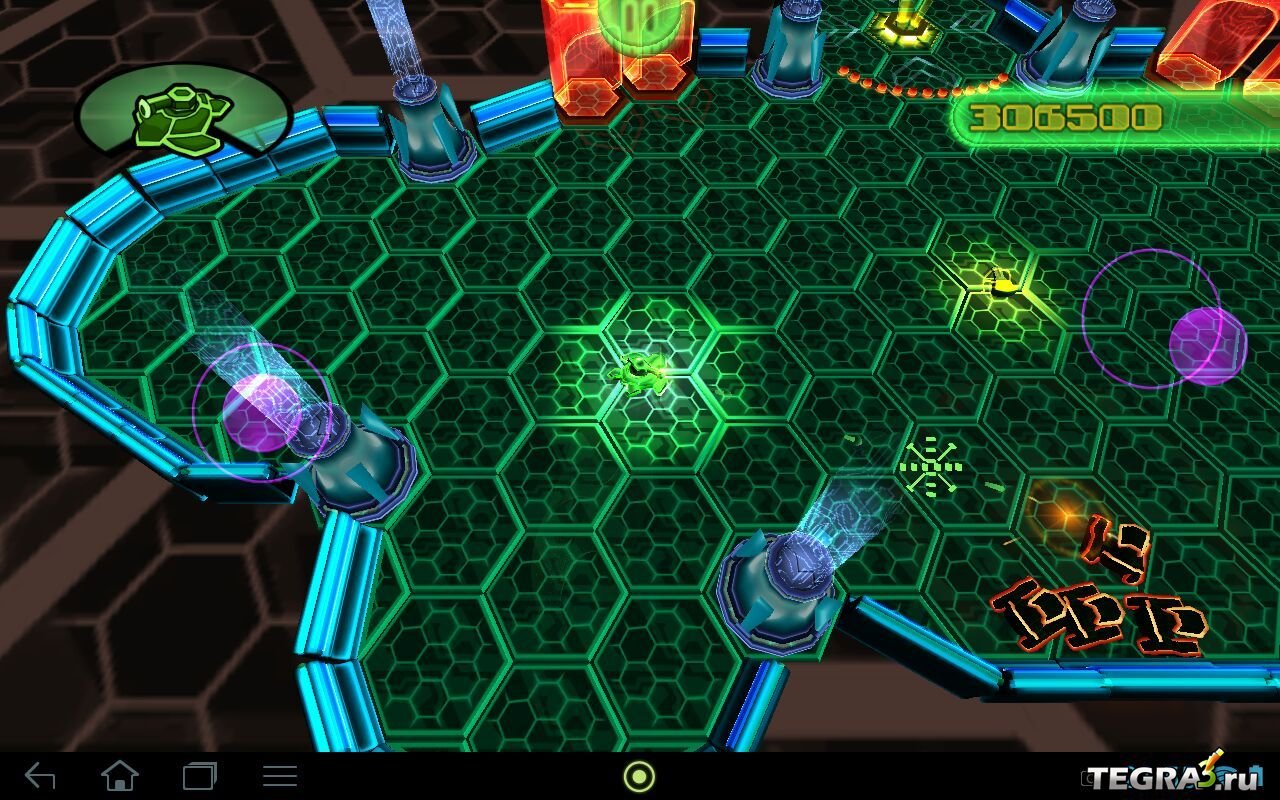Tap the left purple movement joystick
Screen dimensions: 1280x800
(258, 412)
